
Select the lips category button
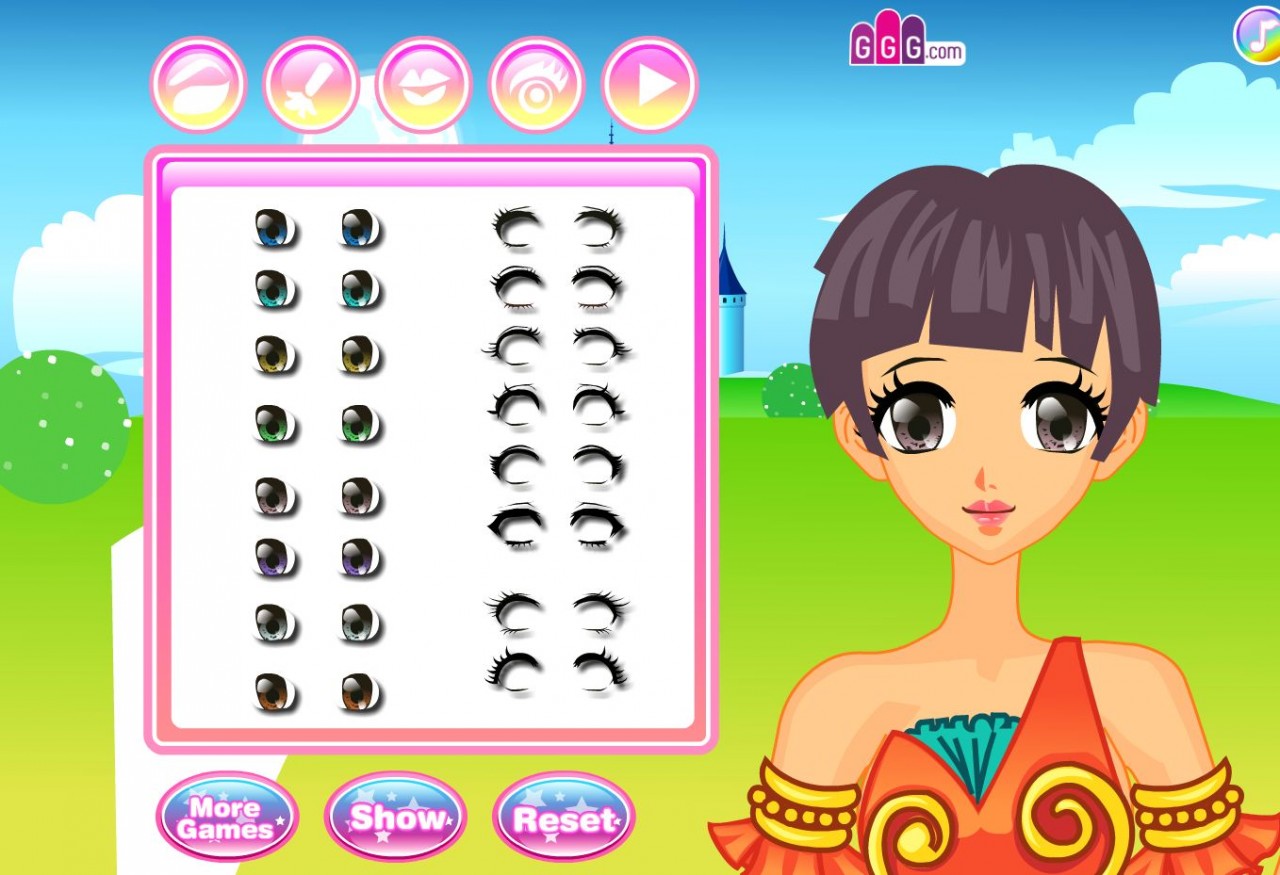pos(423,86)
